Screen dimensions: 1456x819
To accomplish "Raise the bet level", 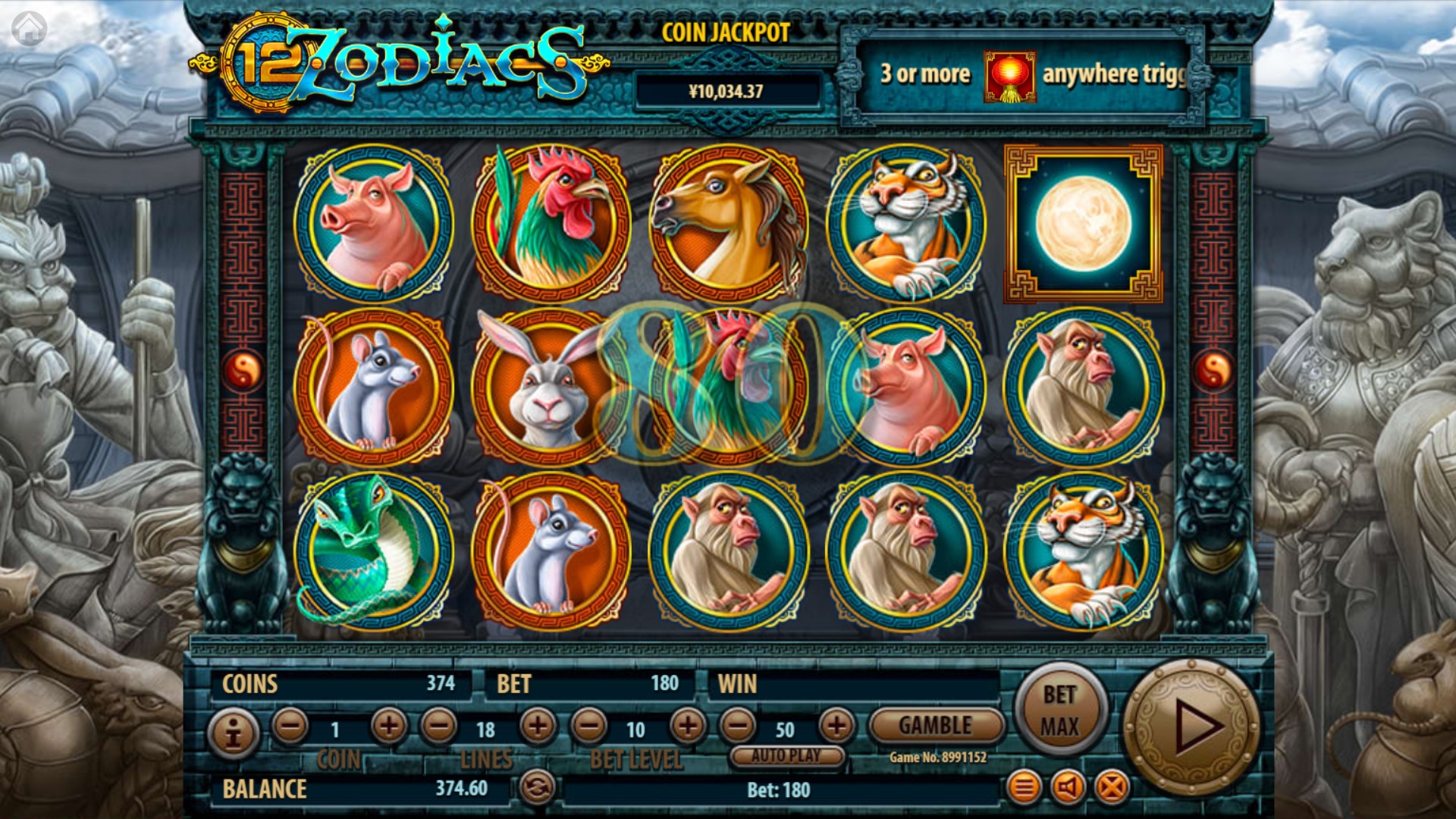I will pyautogui.click(x=688, y=726).
